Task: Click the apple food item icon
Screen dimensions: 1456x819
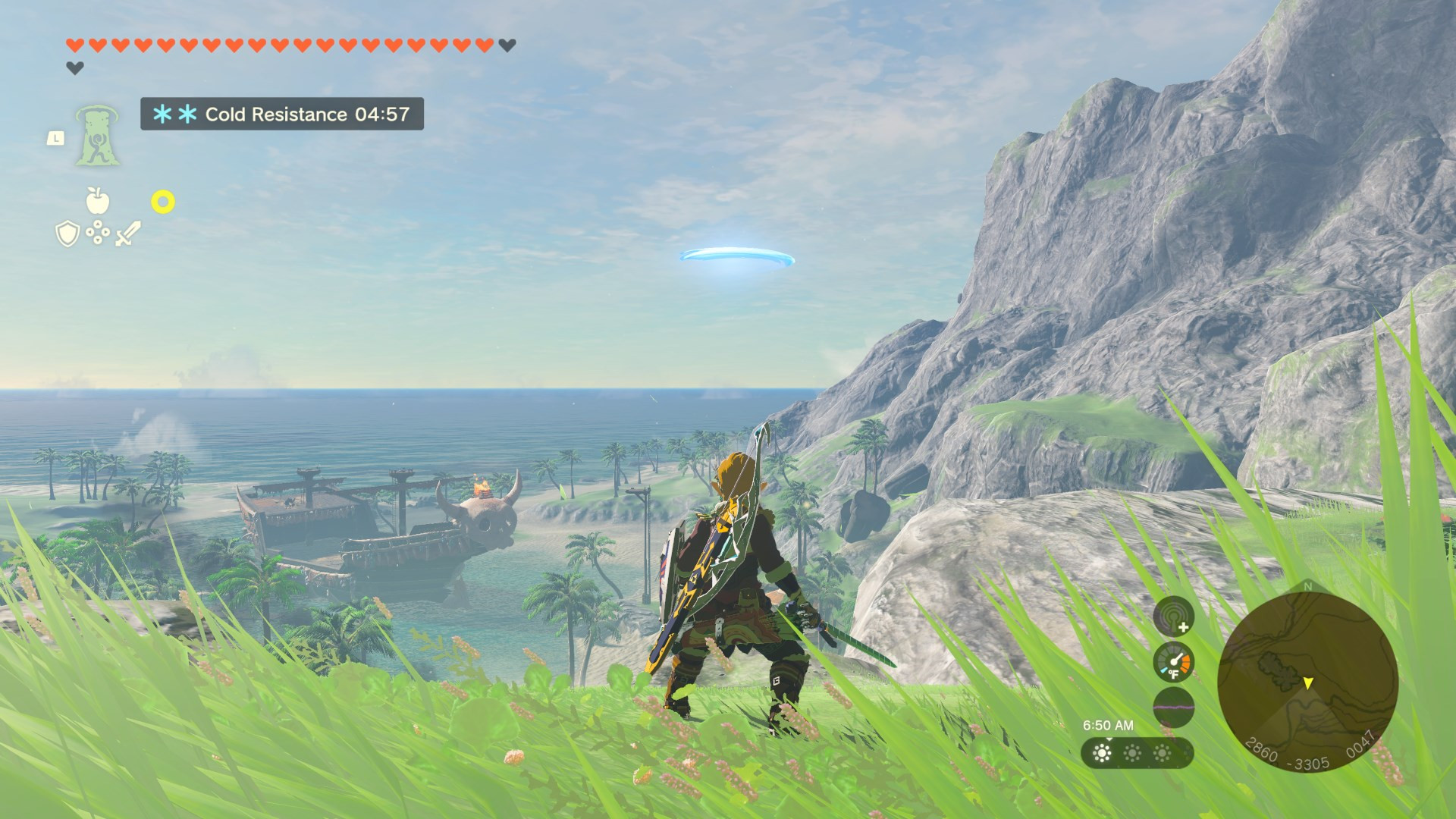Action: [x=98, y=203]
